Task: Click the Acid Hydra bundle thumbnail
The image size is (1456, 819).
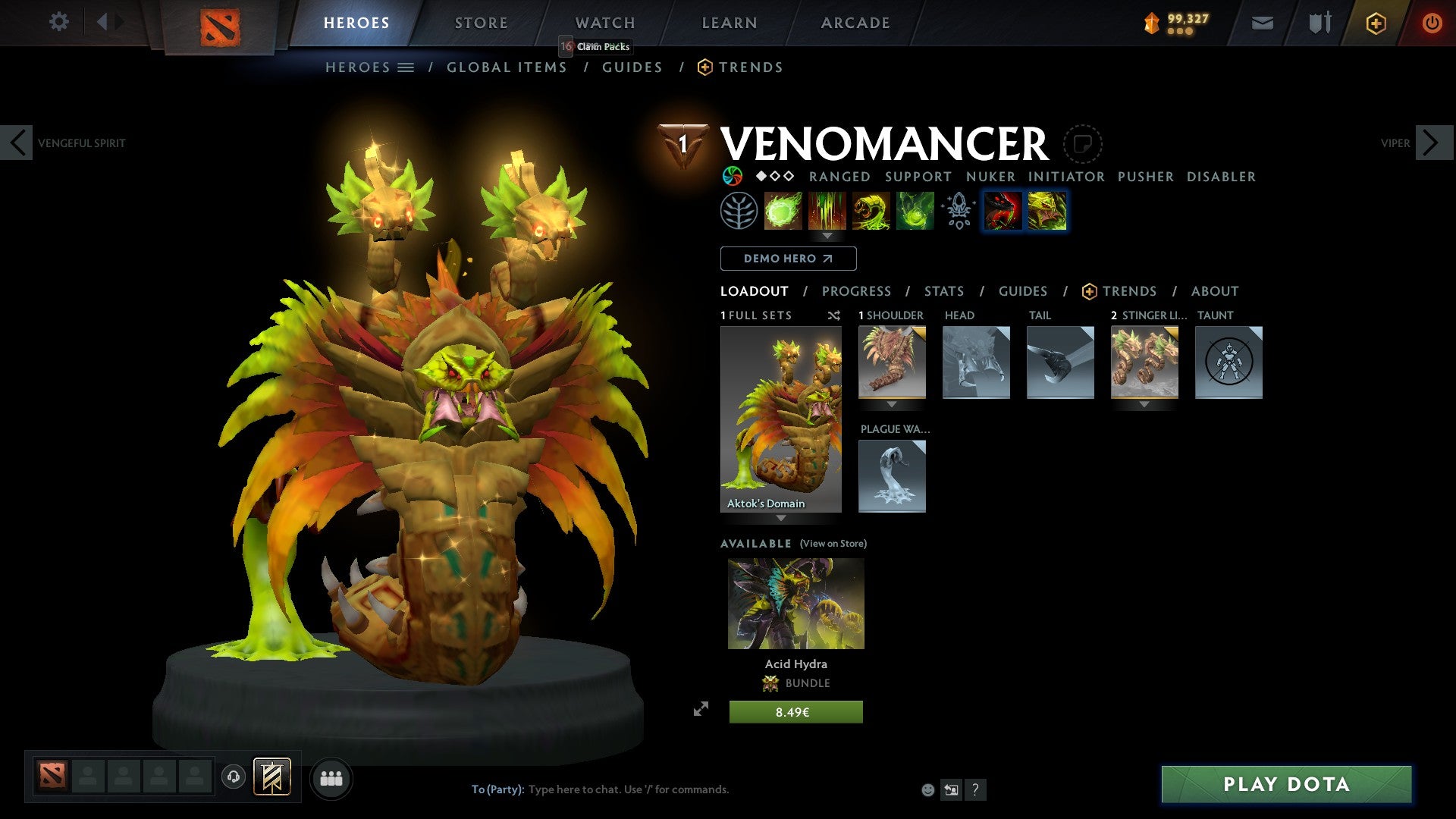Action: pos(795,603)
